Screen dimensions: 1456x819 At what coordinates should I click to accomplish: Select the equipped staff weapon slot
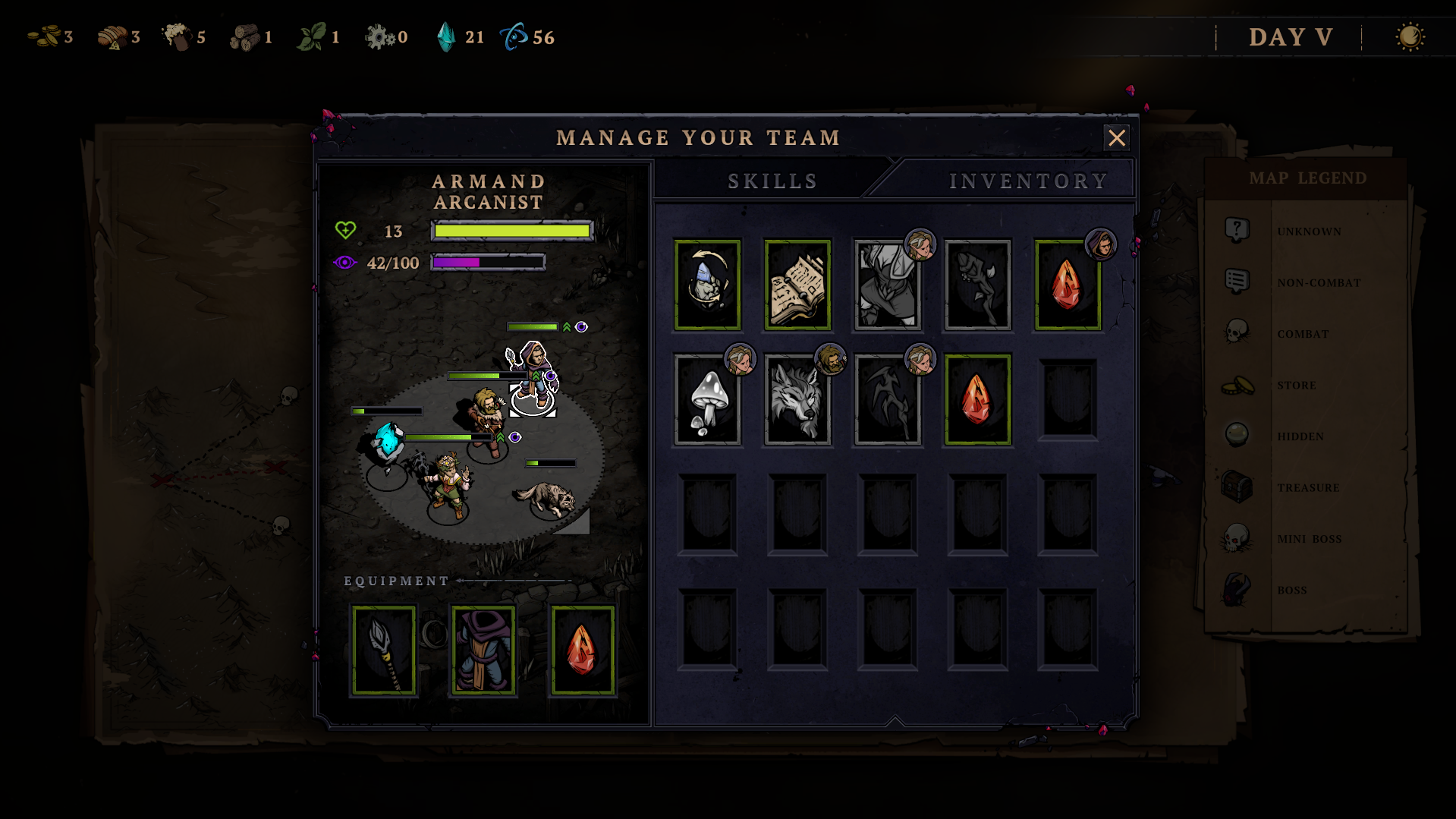tap(384, 650)
